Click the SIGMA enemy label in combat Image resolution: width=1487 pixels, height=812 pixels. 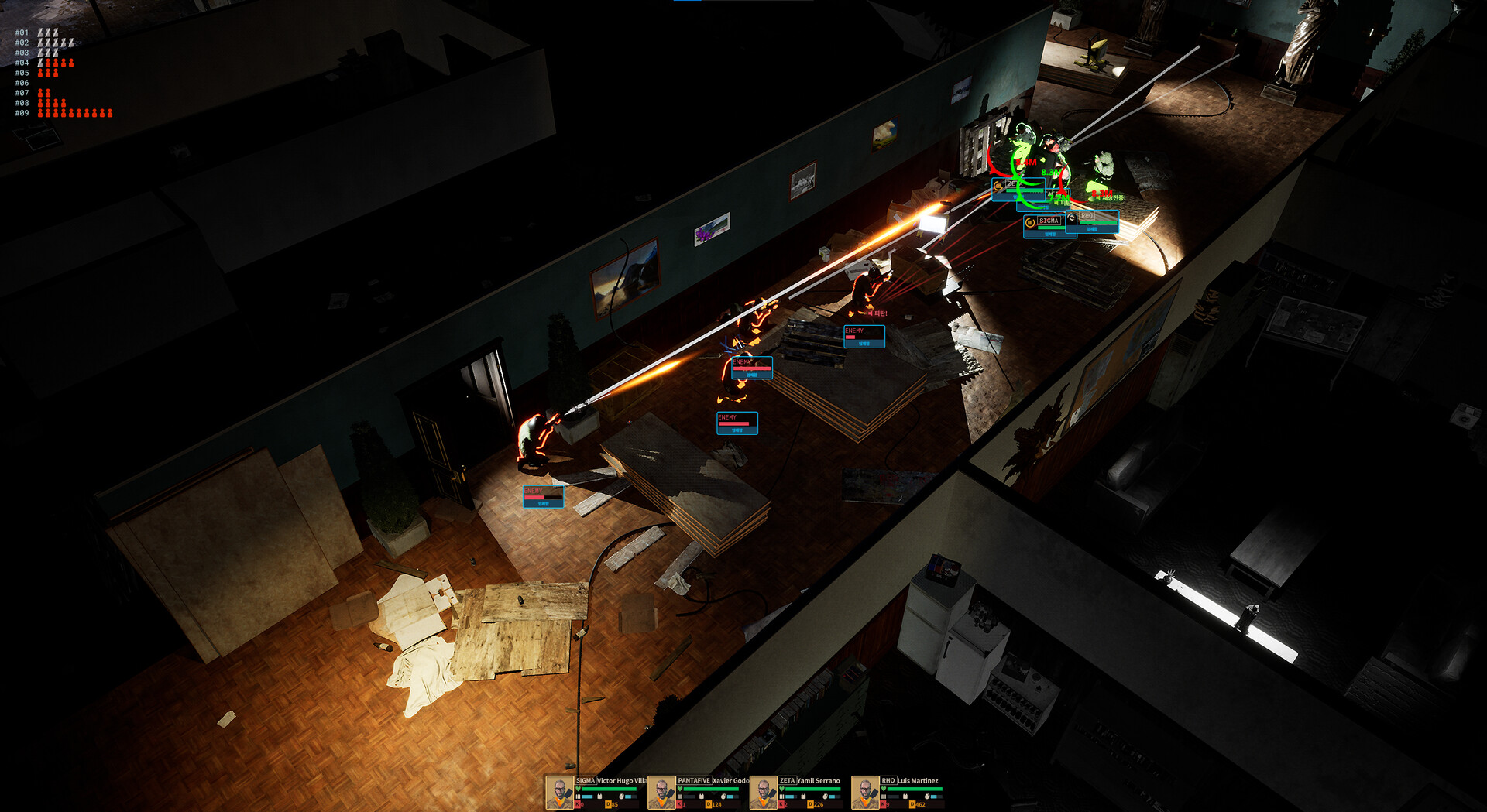click(x=1049, y=221)
